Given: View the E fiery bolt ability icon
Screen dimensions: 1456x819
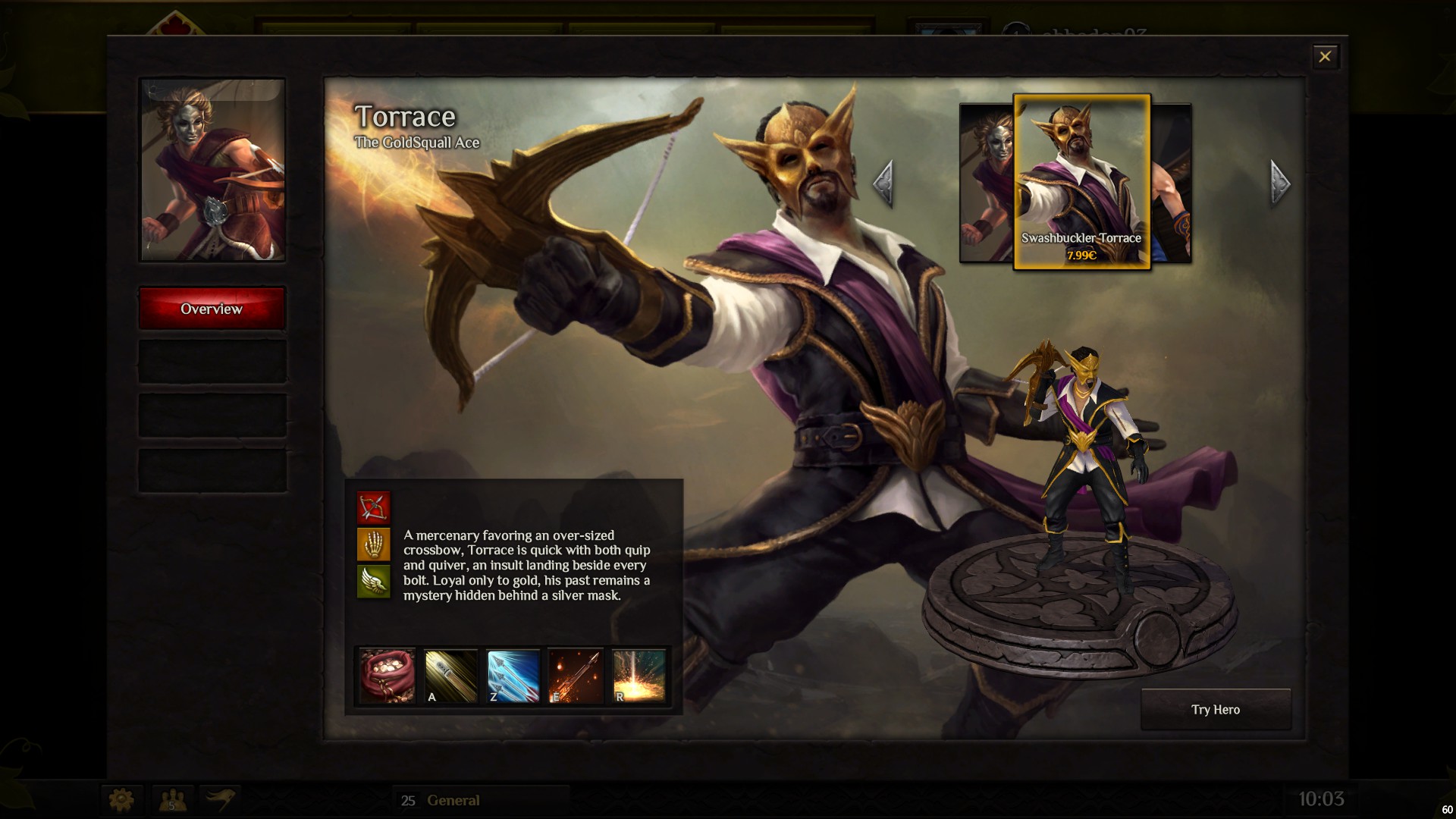Looking at the screenshot, I should (x=576, y=675).
